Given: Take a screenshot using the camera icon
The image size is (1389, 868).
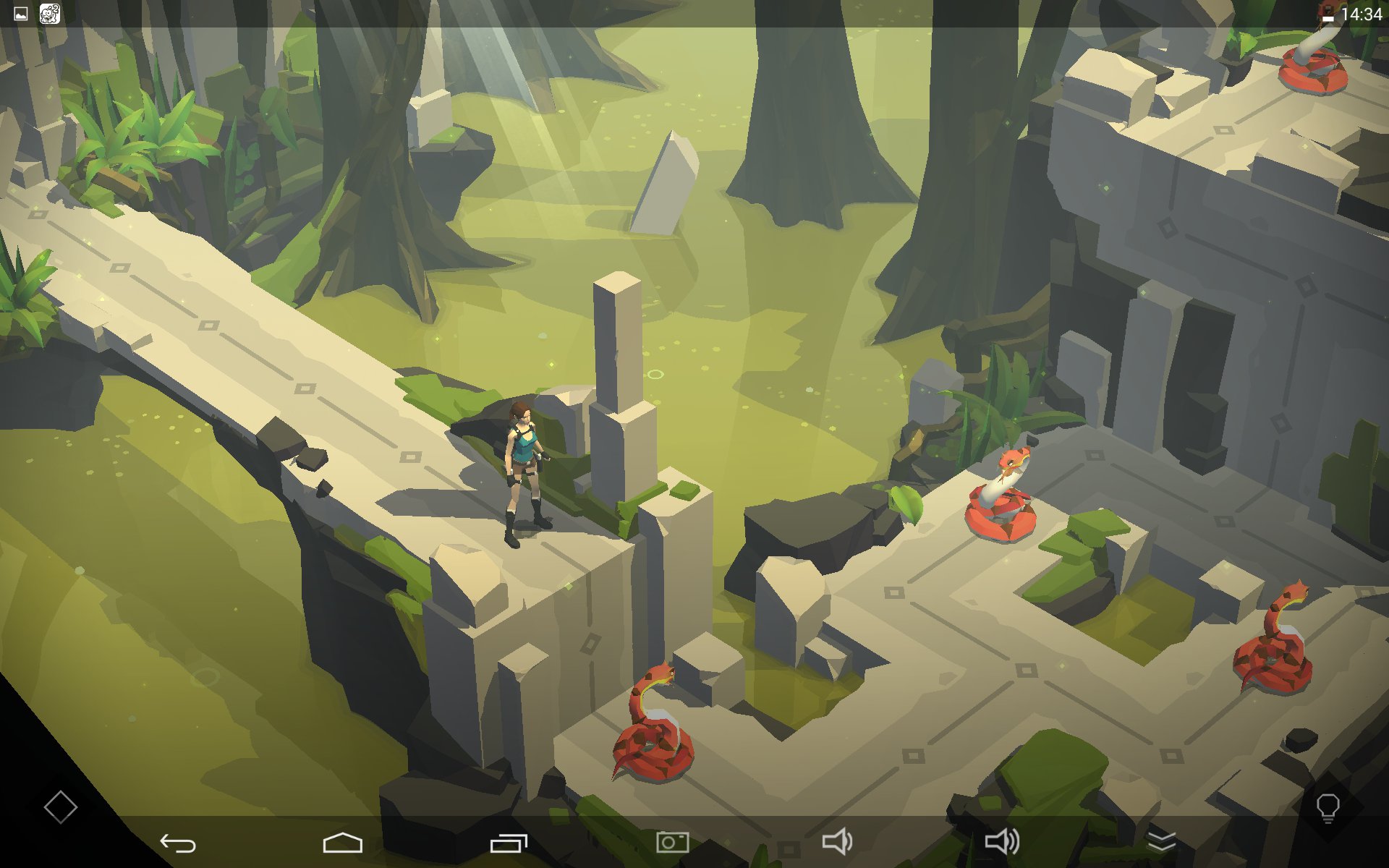Looking at the screenshot, I should point(672,843).
